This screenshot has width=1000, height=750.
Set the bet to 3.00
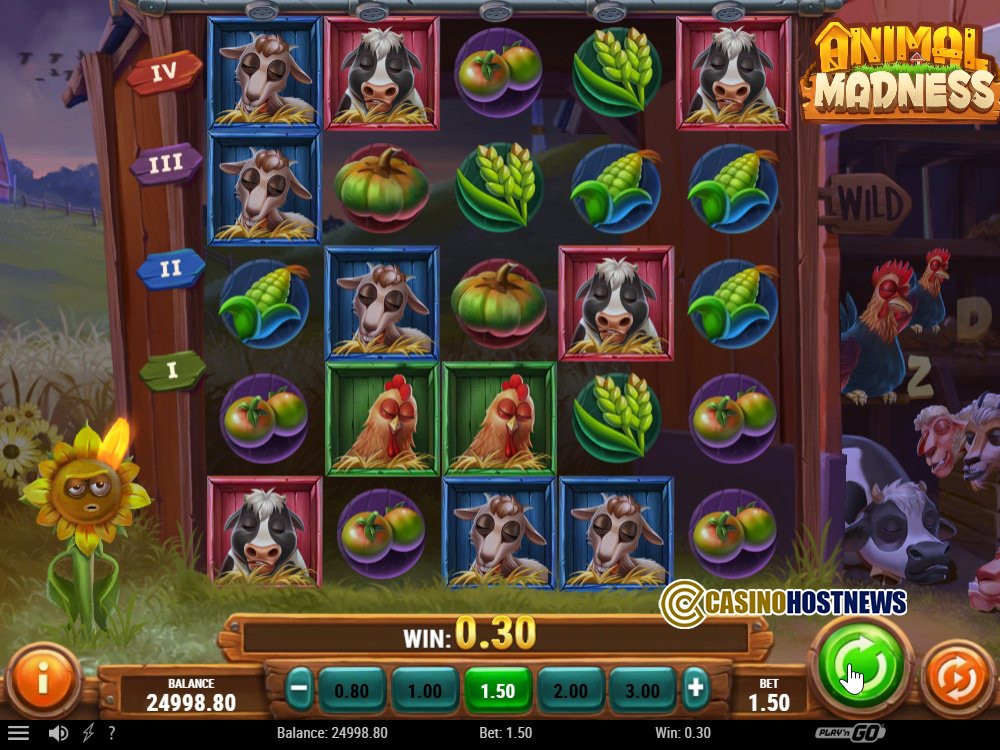click(643, 690)
